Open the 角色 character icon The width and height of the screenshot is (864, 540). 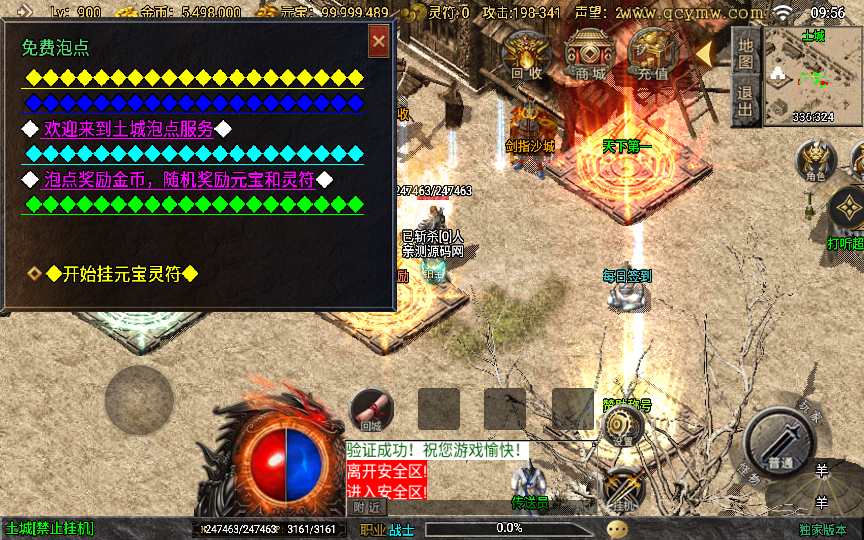coord(815,159)
